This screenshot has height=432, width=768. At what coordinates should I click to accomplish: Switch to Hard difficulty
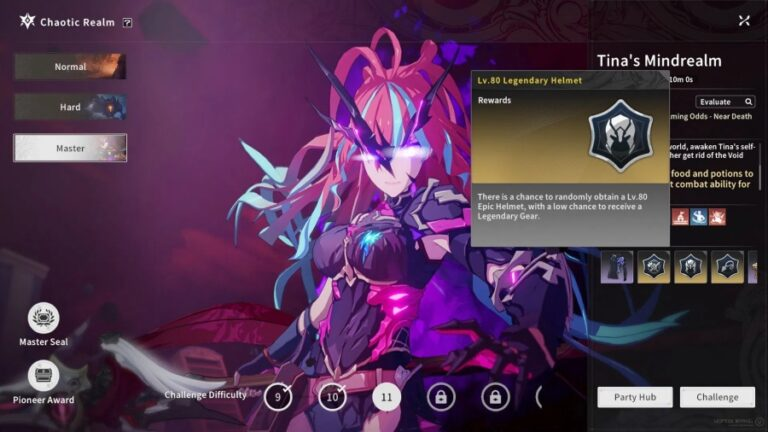70,107
